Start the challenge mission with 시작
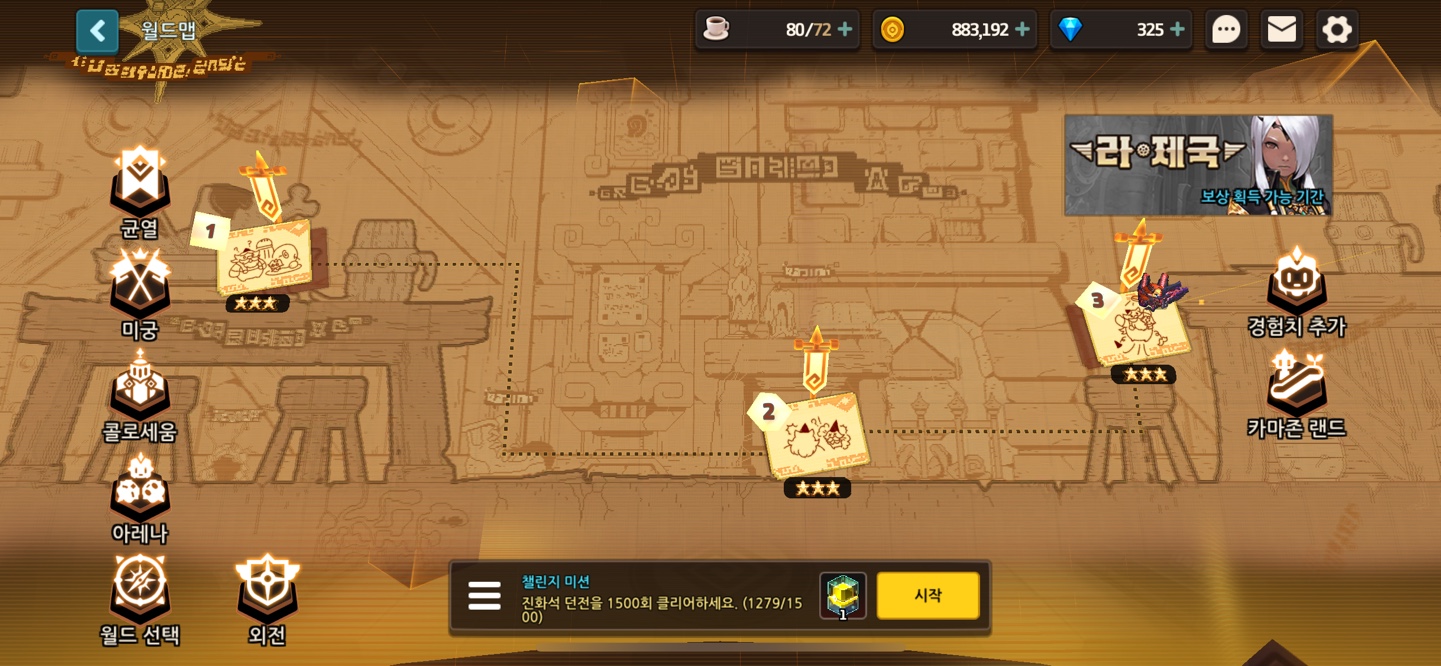 pyautogui.click(x=927, y=595)
